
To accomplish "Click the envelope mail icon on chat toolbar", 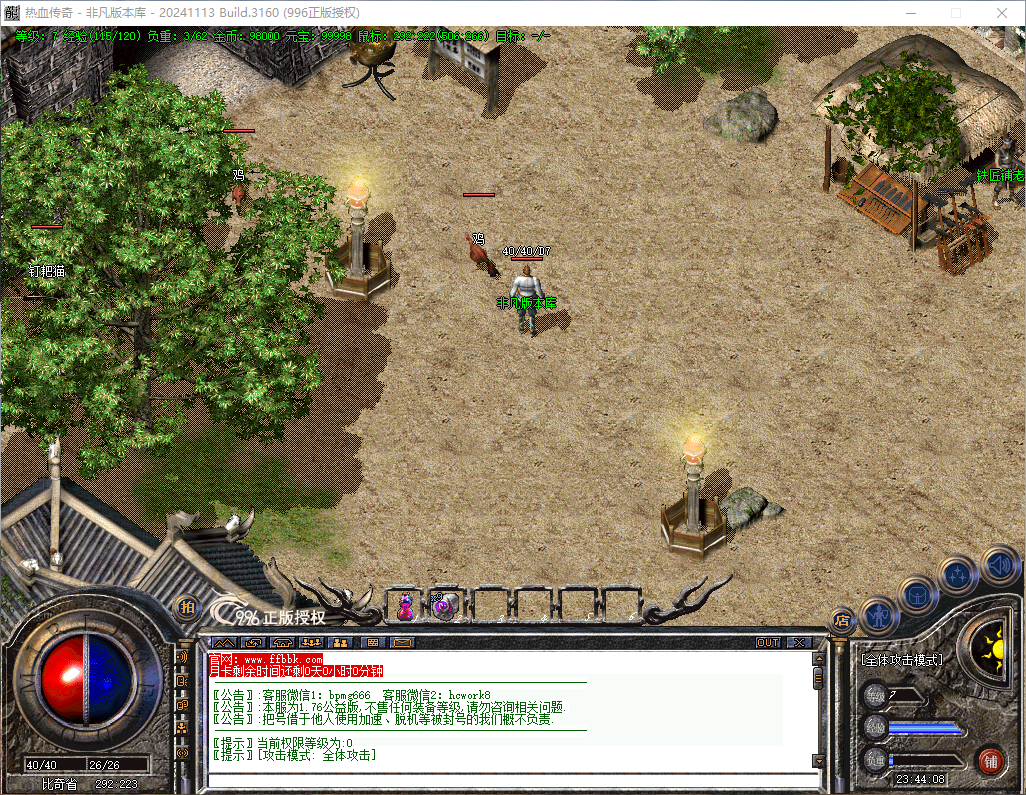I will 402,642.
